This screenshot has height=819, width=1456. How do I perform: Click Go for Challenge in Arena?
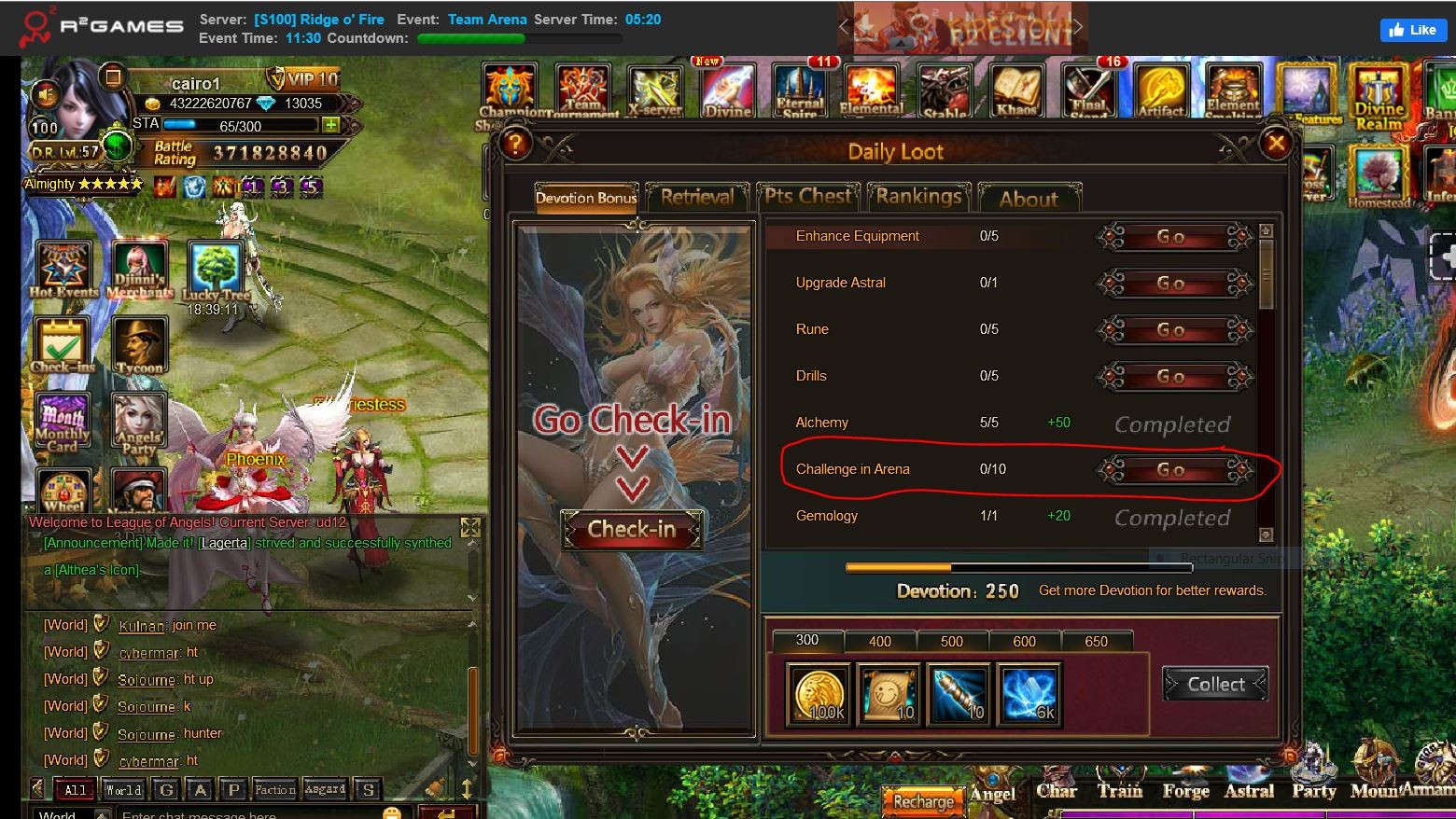click(1172, 470)
